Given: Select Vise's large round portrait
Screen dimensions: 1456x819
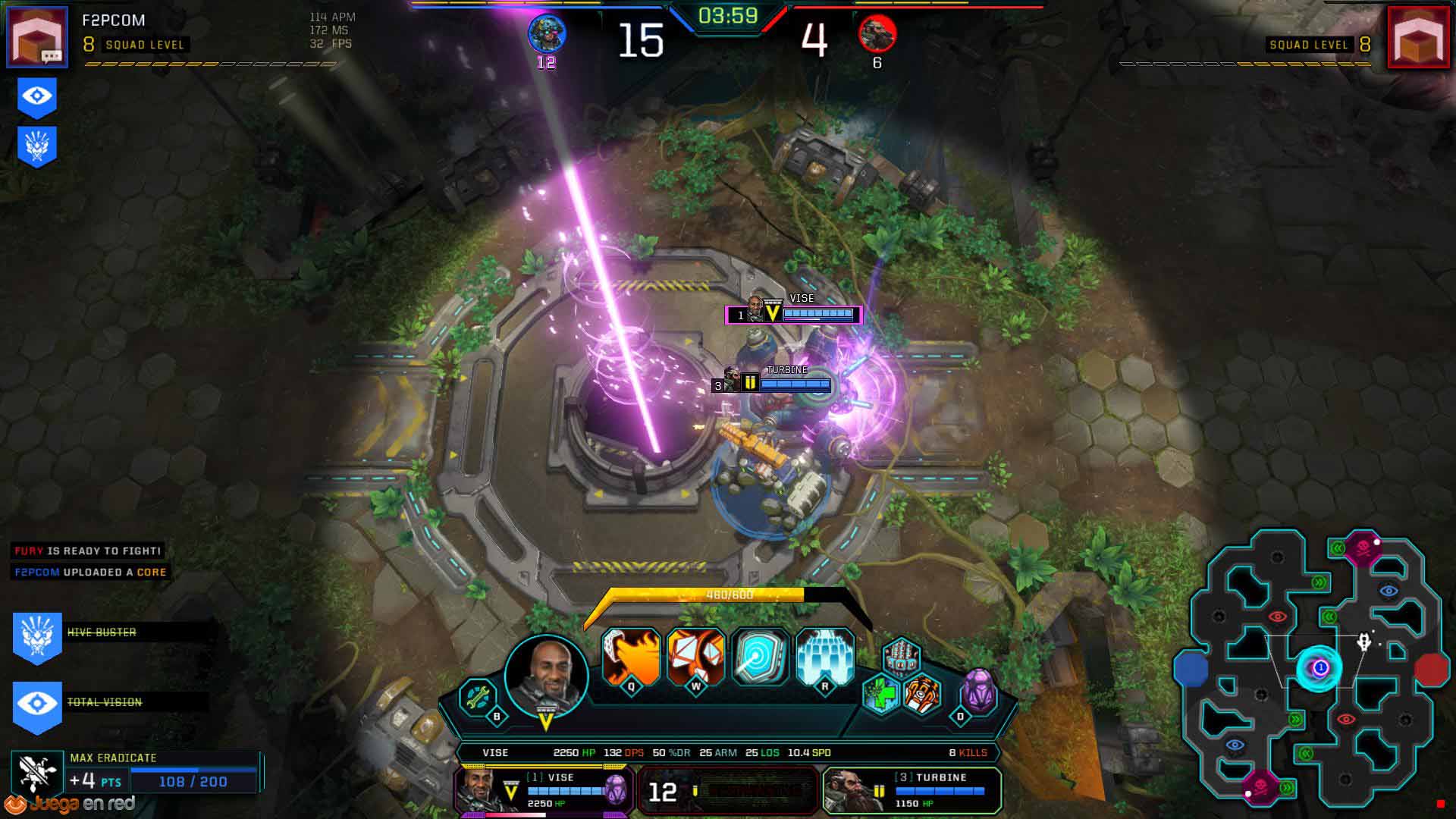Looking at the screenshot, I should point(546,676).
